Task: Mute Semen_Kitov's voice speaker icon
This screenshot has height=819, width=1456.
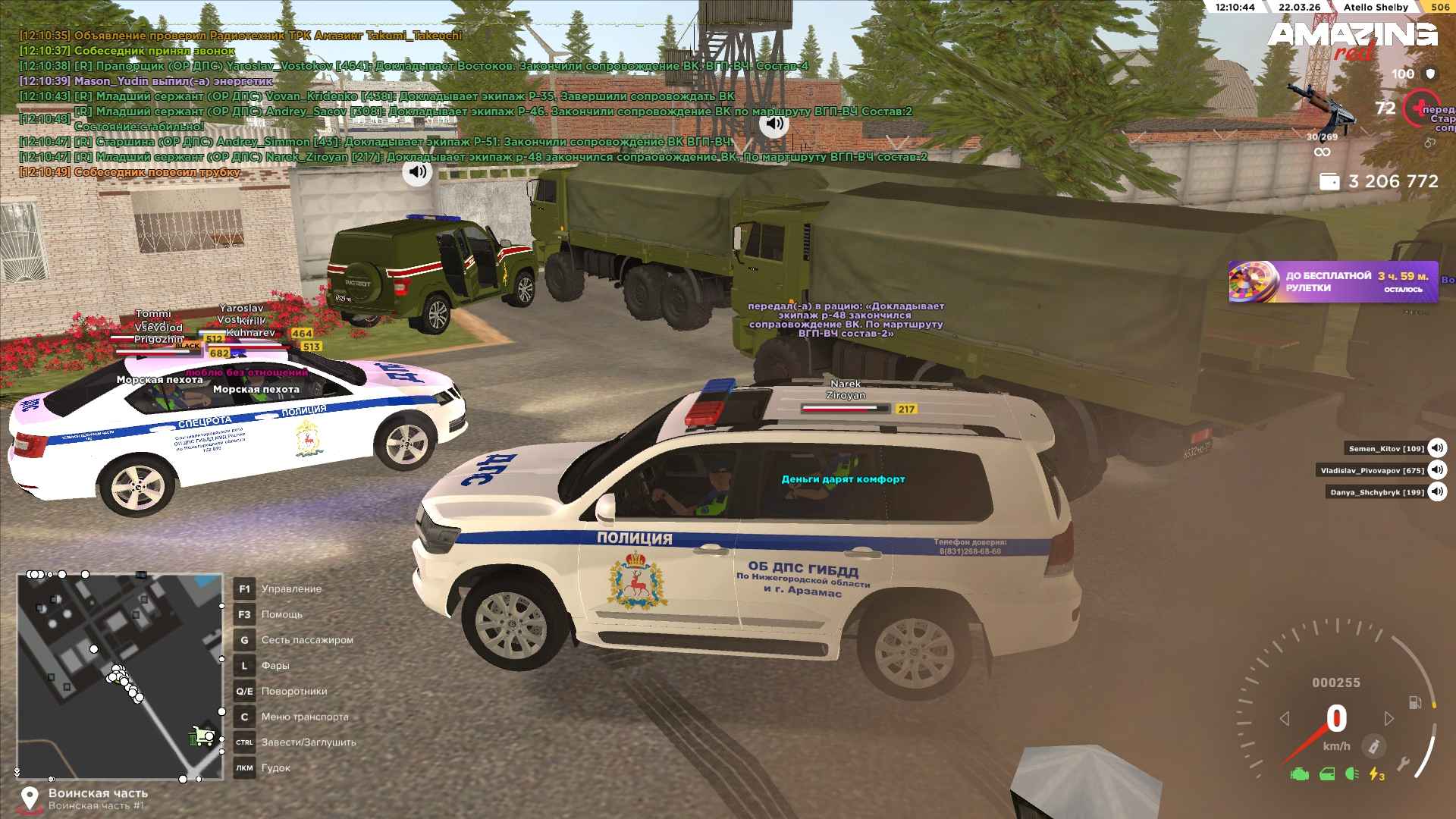Action: [1436, 449]
